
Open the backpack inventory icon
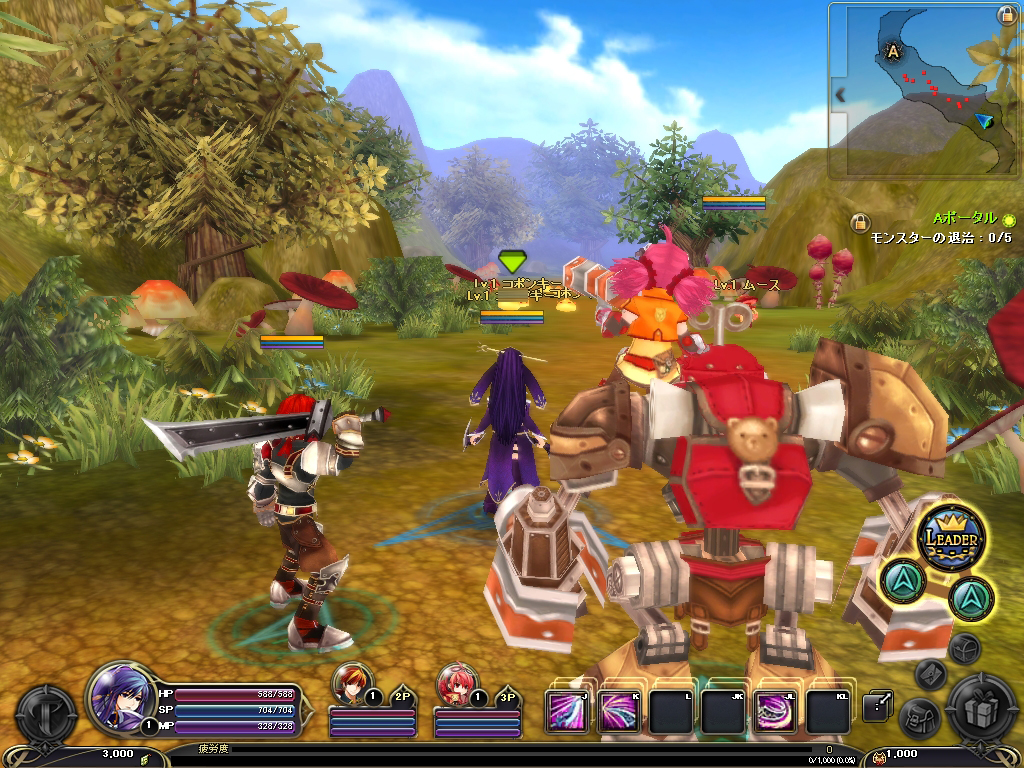pyautogui.click(x=918, y=716)
